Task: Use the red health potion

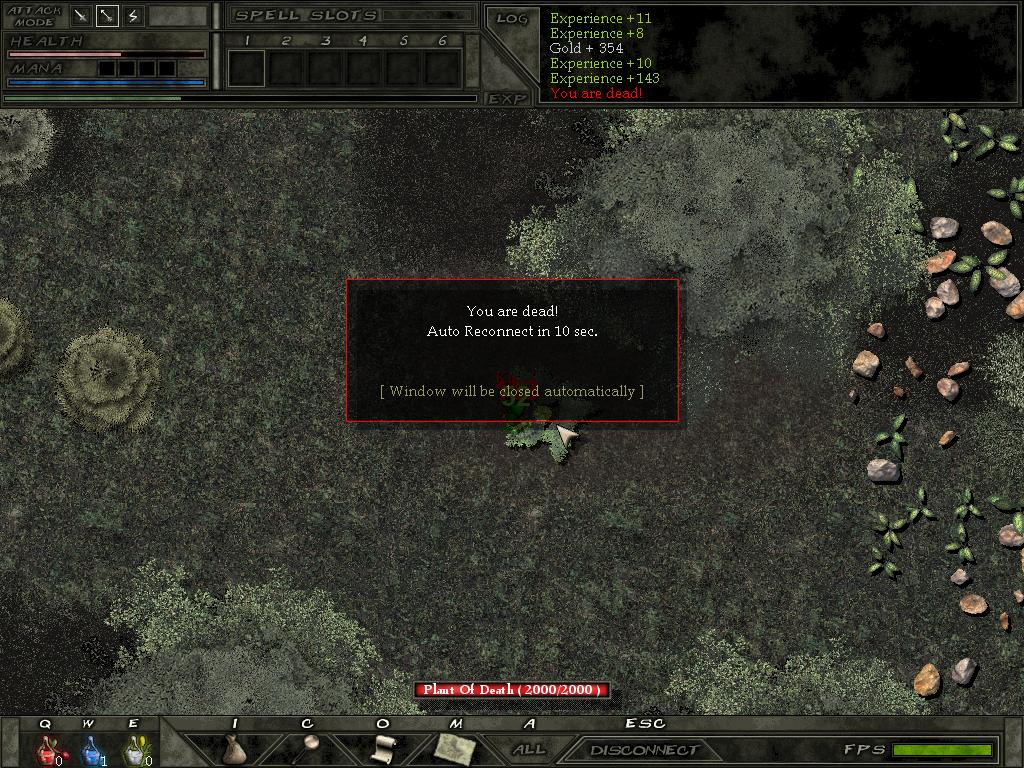Action: pos(47,749)
